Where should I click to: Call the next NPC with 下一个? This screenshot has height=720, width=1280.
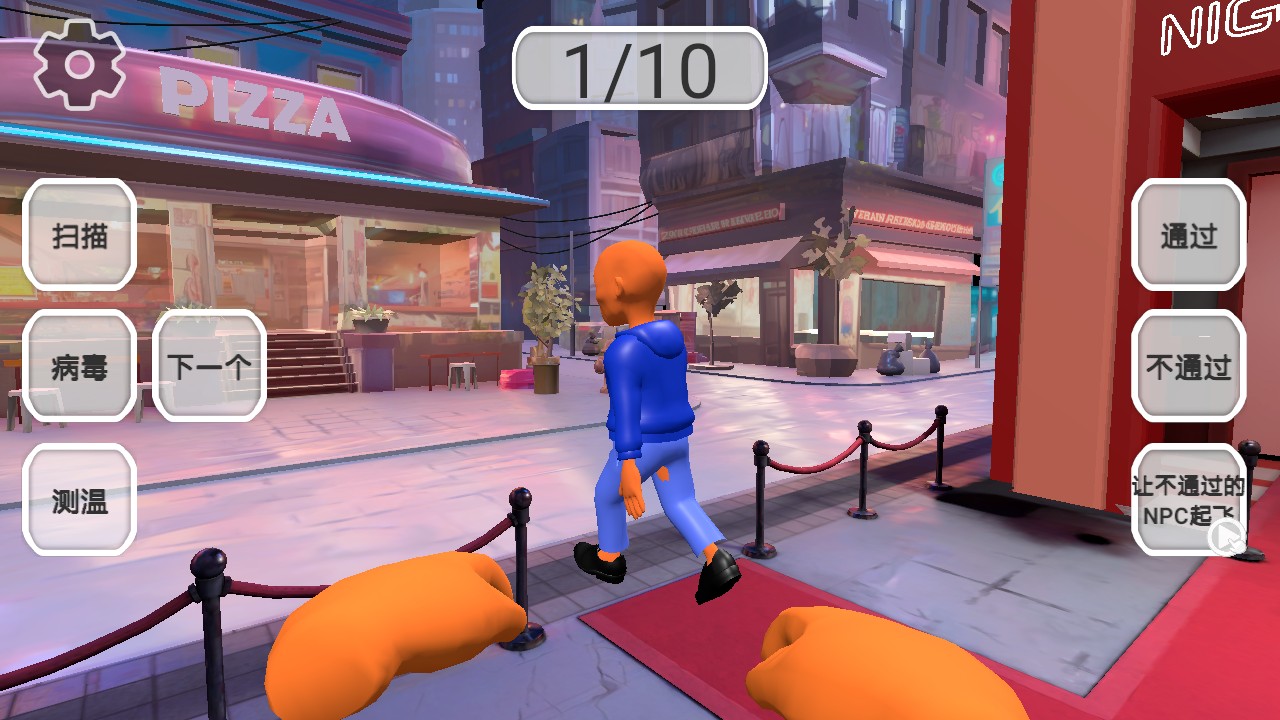point(209,367)
